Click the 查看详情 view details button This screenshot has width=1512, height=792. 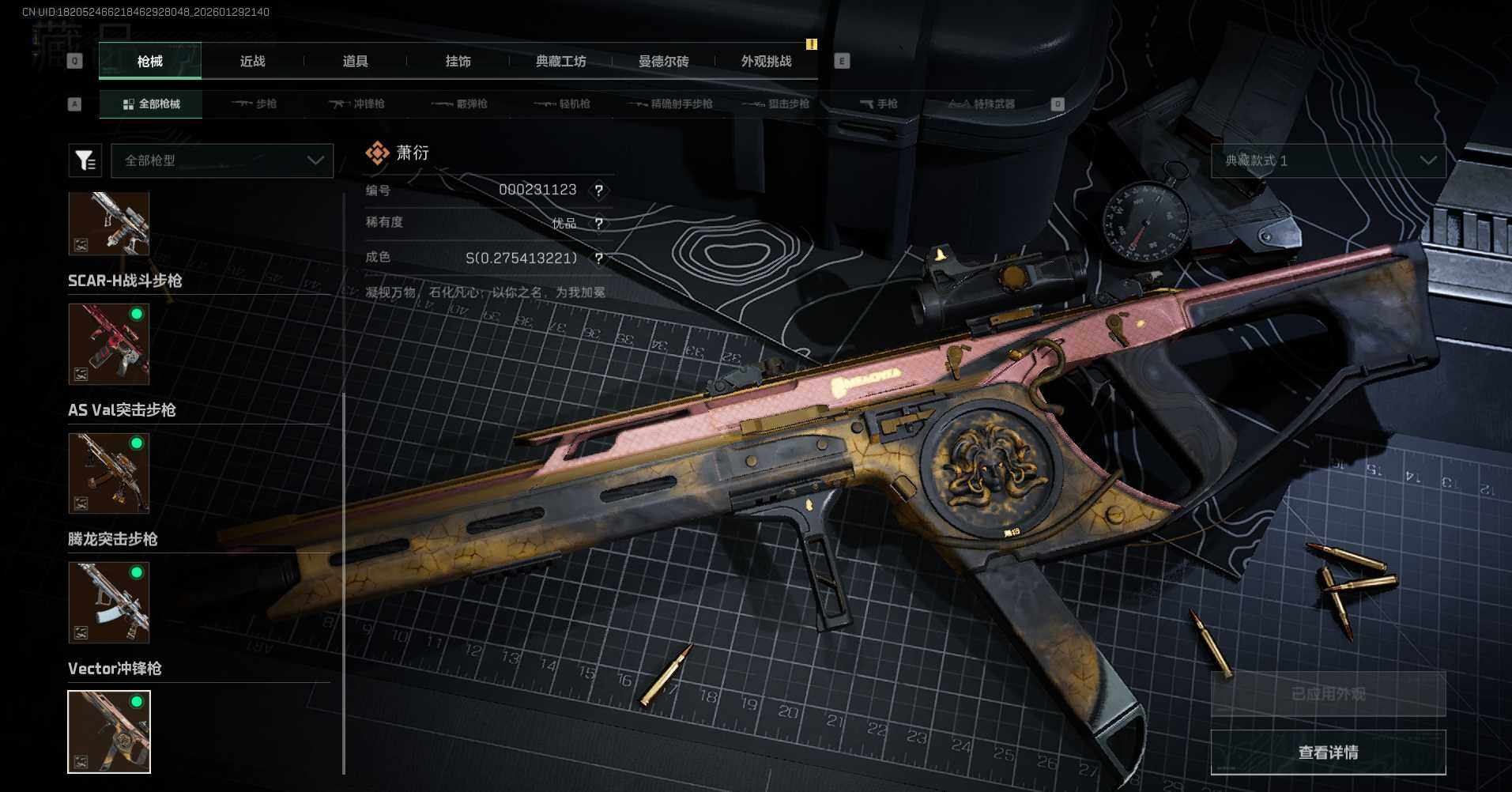pyautogui.click(x=1328, y=752)
